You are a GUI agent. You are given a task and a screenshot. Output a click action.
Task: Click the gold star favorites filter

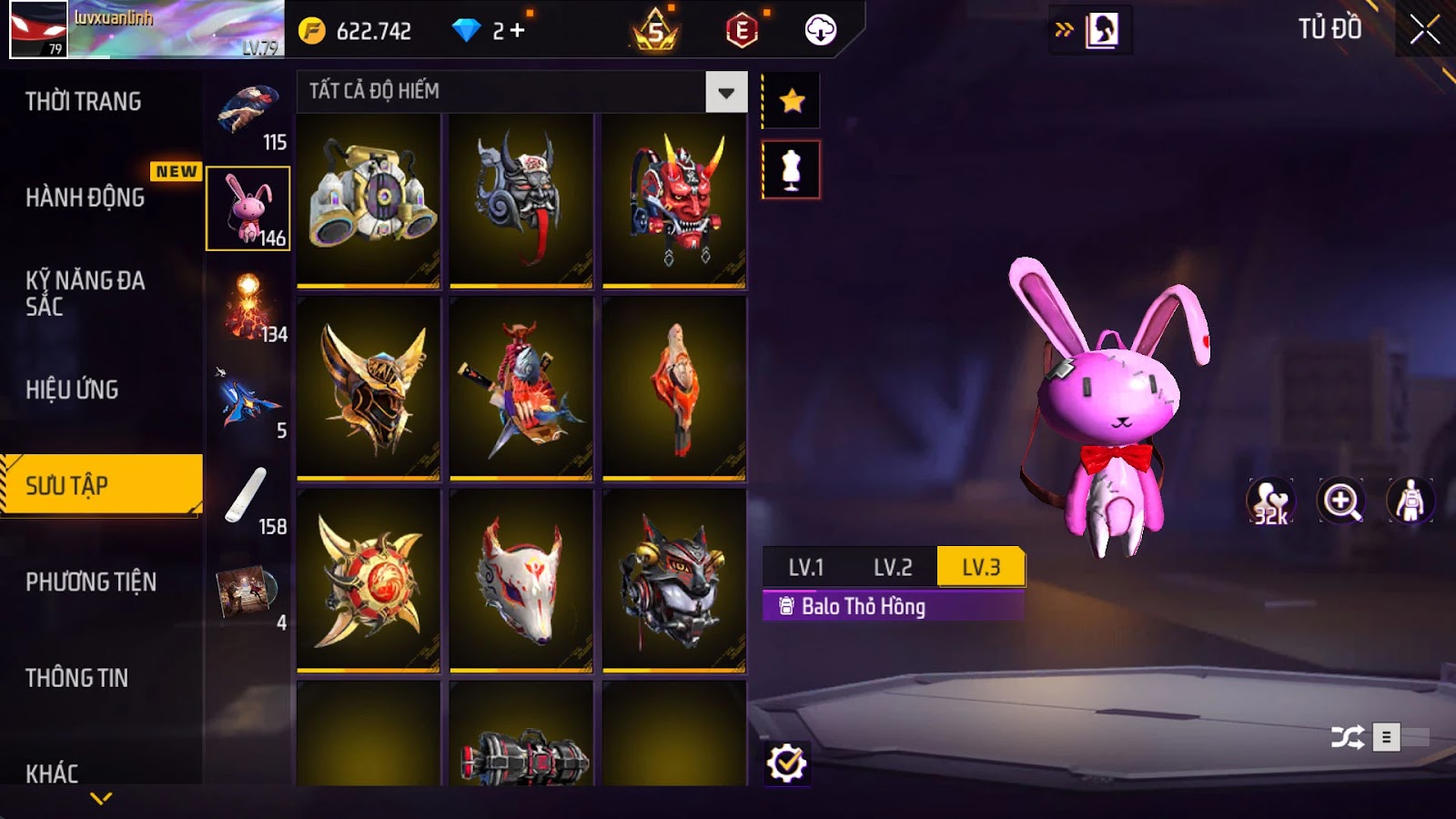(x=792, y=100)
